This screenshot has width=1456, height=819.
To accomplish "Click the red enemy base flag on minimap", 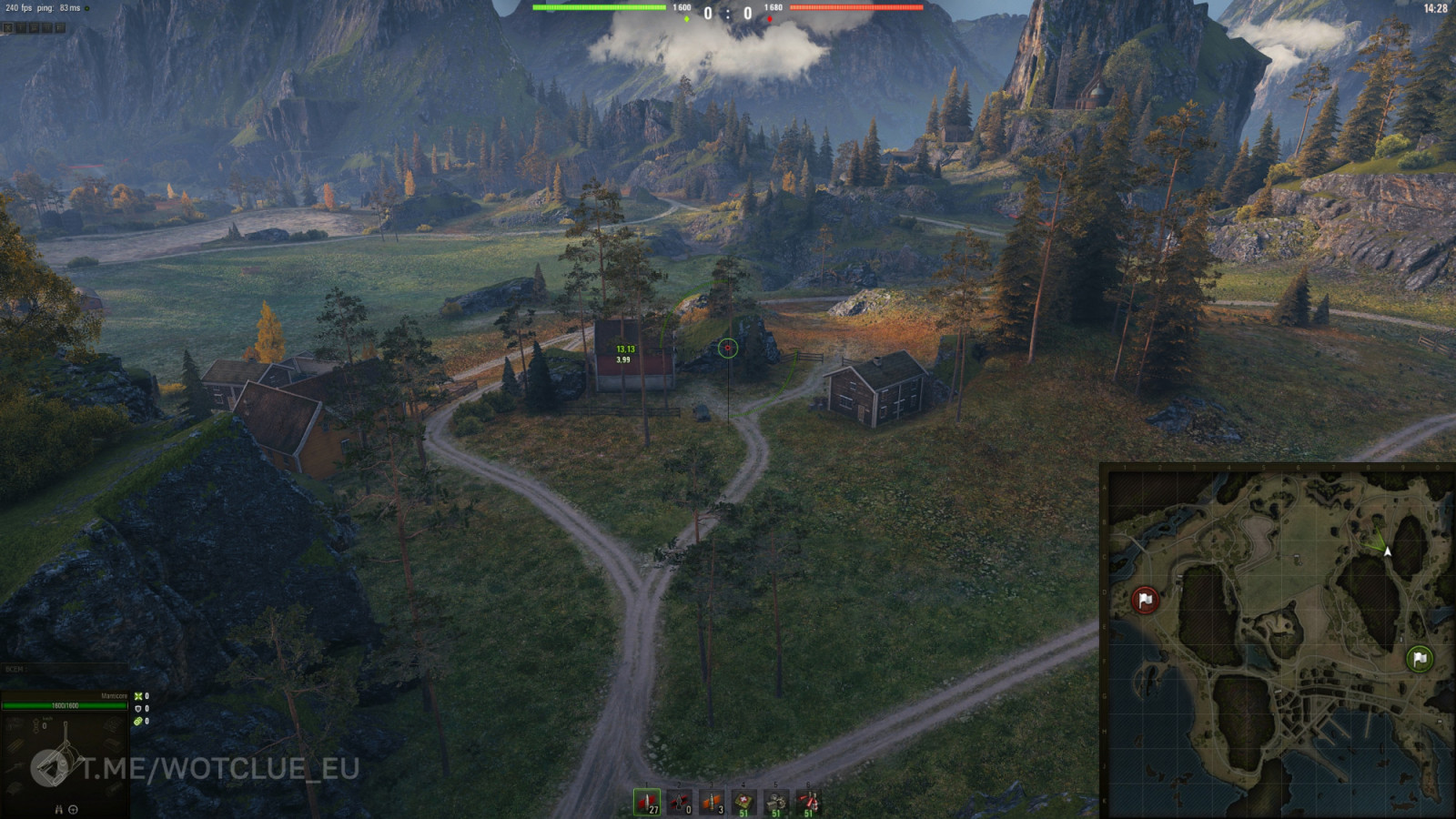I will click(1145, 600).
